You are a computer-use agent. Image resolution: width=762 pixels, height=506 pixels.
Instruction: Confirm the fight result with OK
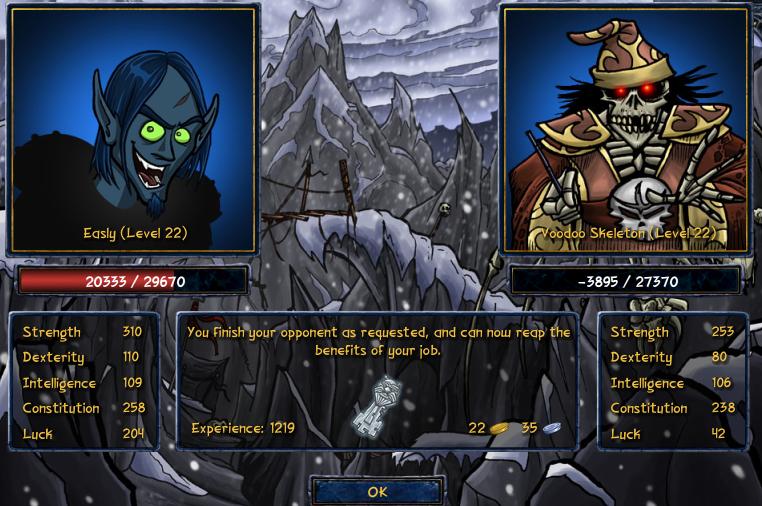click(x=377, y=491)
